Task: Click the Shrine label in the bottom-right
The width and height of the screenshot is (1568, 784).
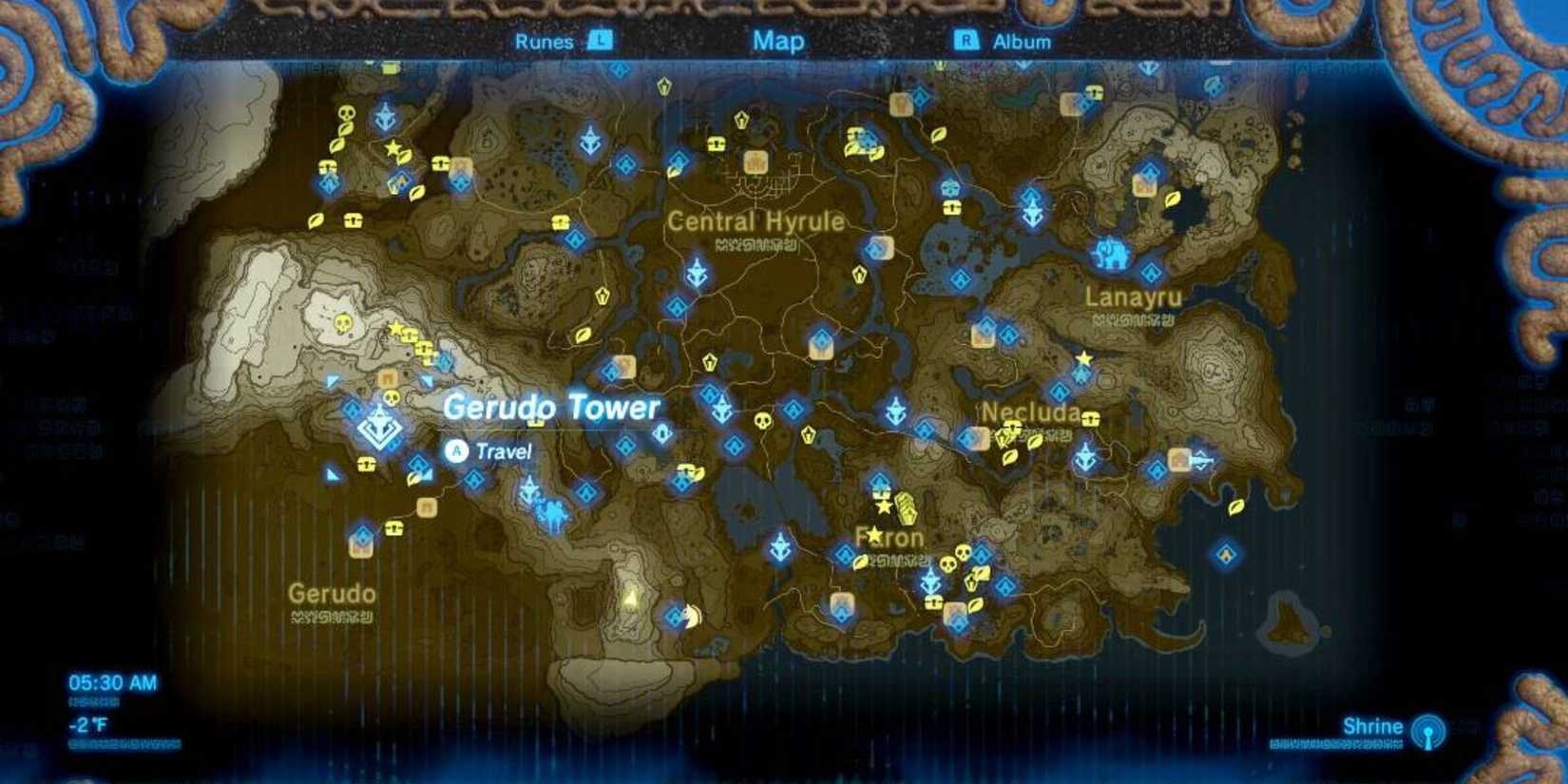Action: pyautogui.click(x=1371, y=724)
